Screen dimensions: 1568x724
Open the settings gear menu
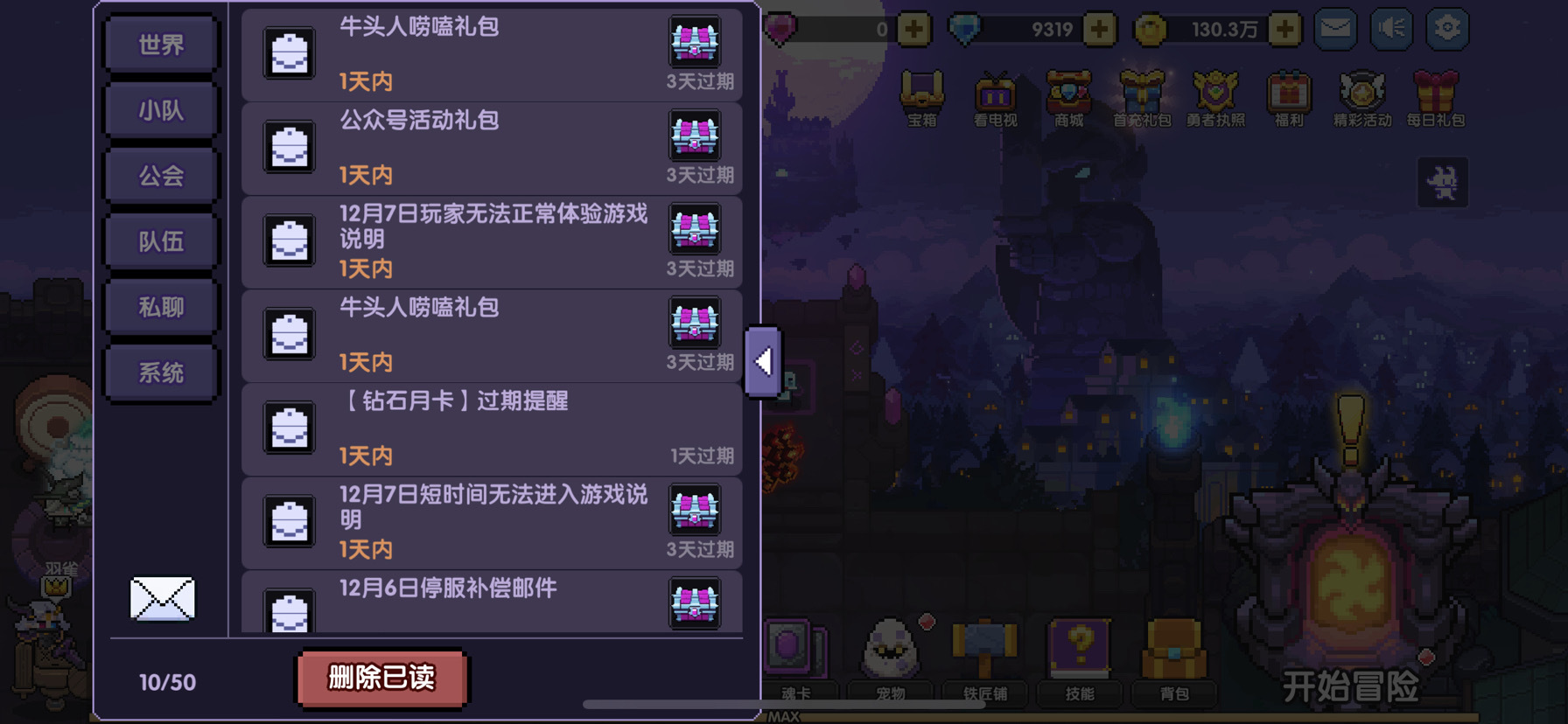pos(1448,27)
